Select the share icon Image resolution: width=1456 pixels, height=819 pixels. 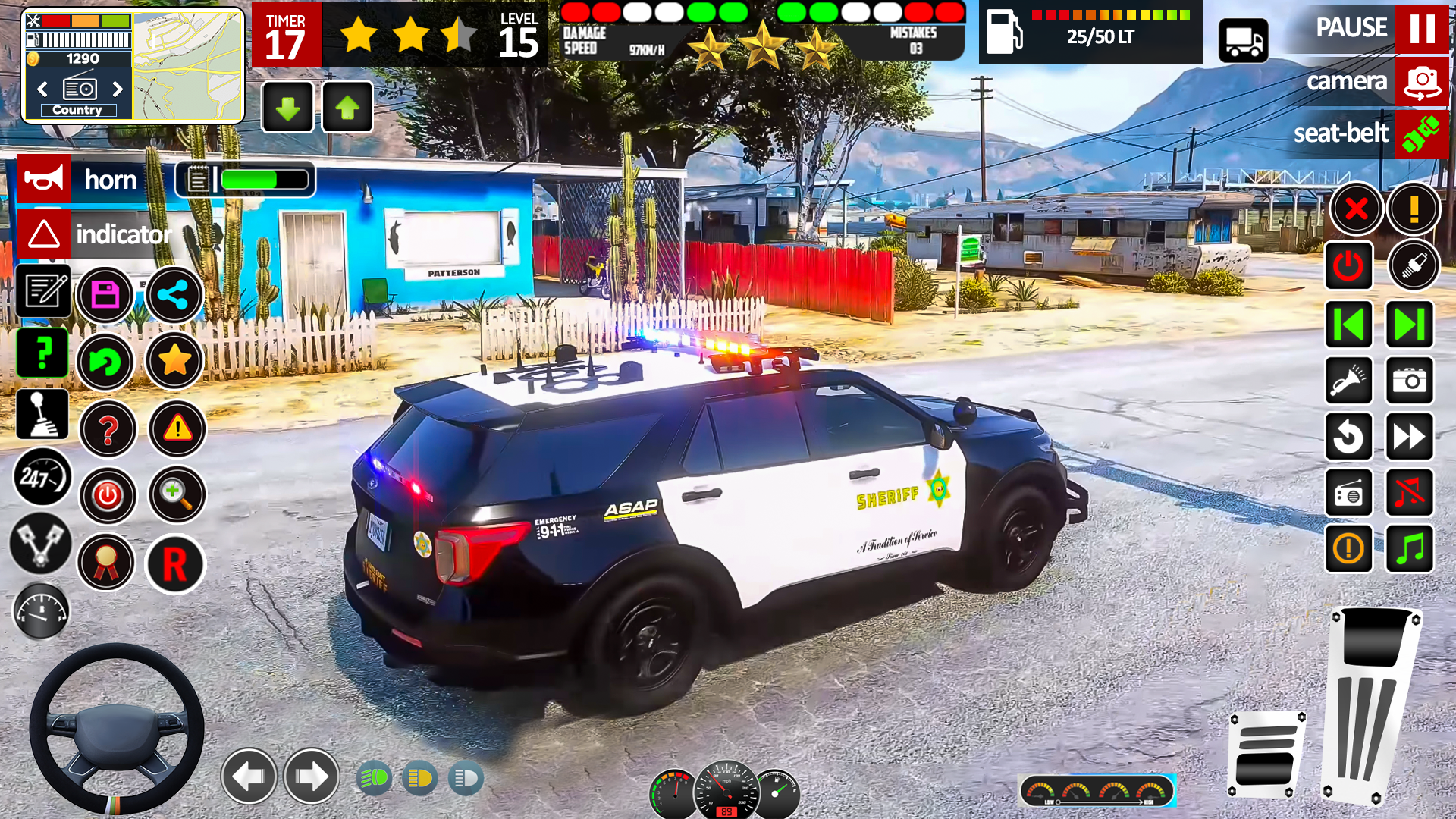(x=174, y=295)
